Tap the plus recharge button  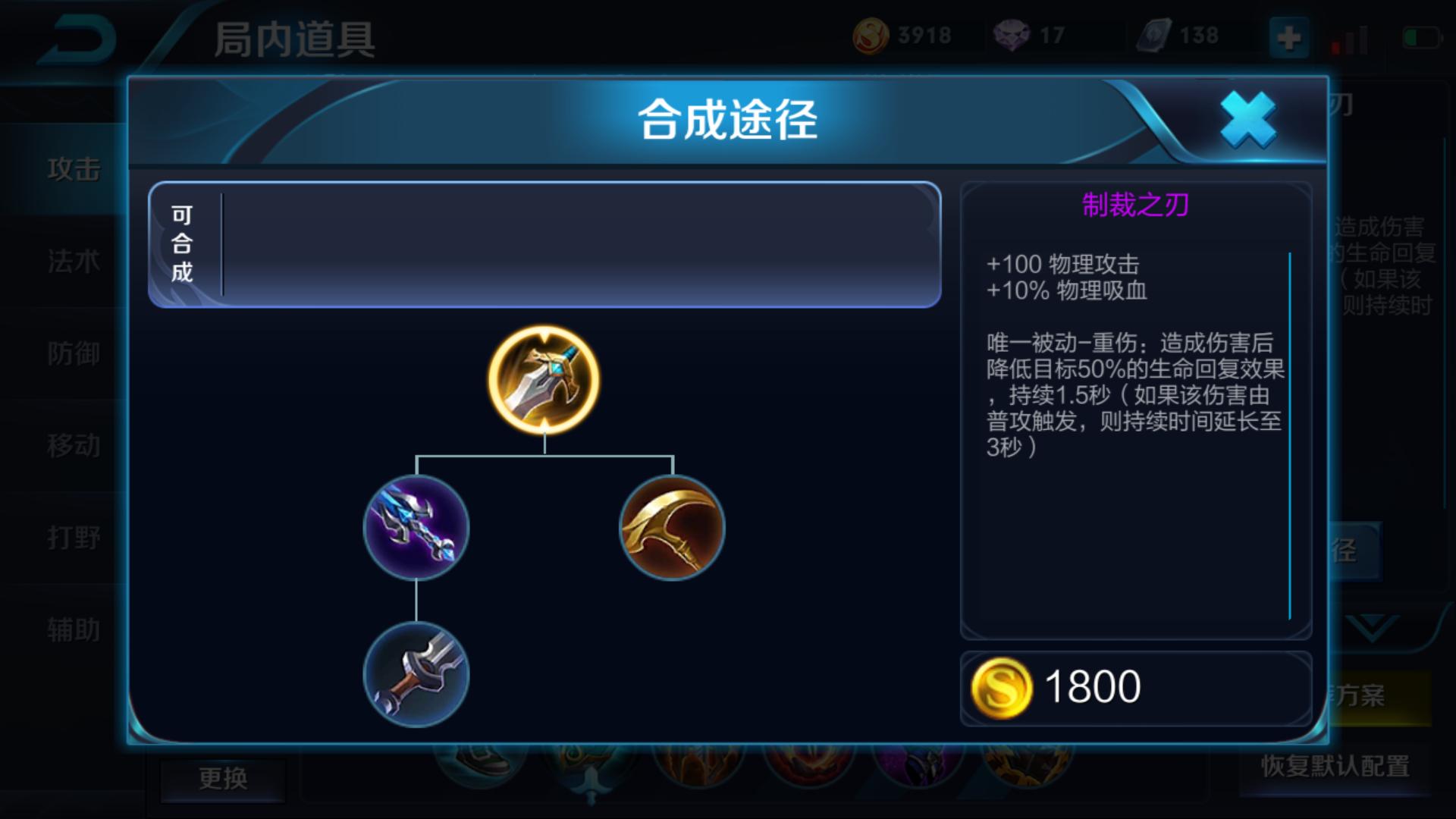tap(1291, 36)
